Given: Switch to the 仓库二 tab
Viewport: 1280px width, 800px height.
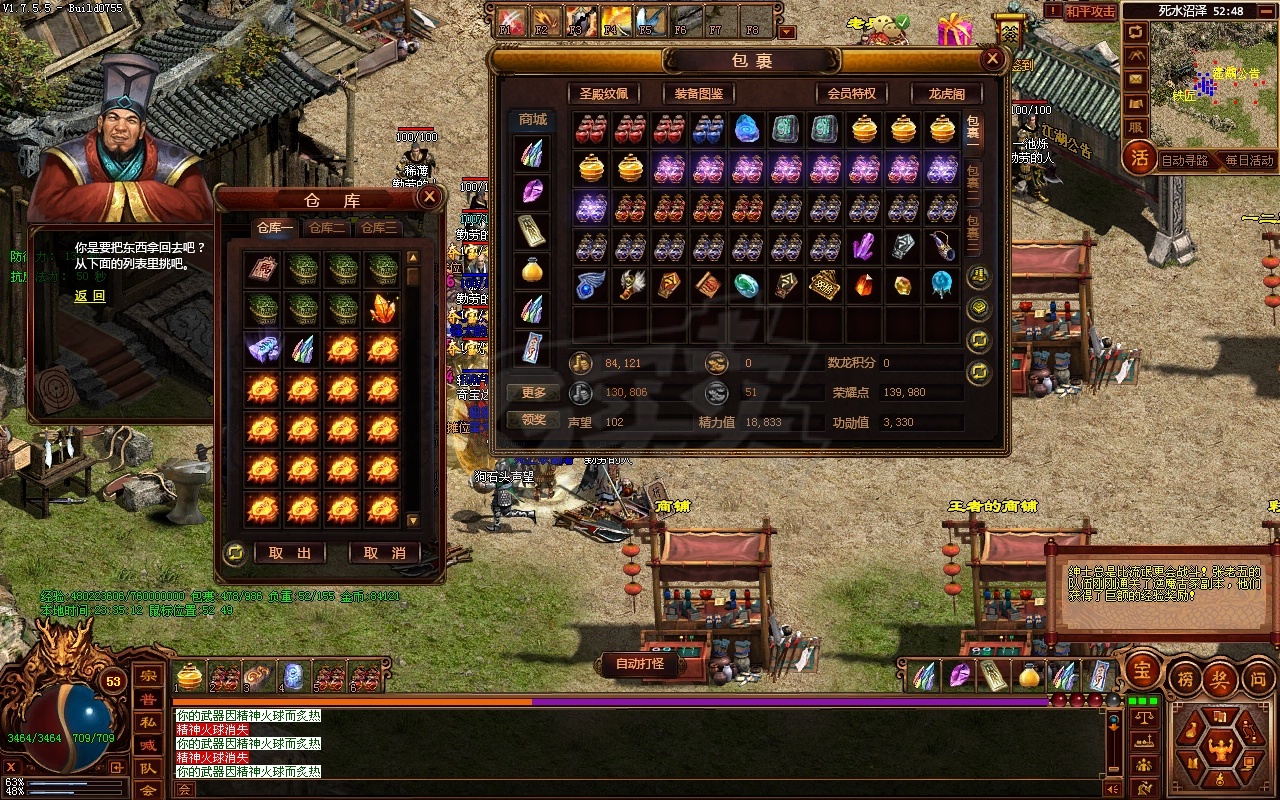Looking at the screenshot, I should [327, 228].
